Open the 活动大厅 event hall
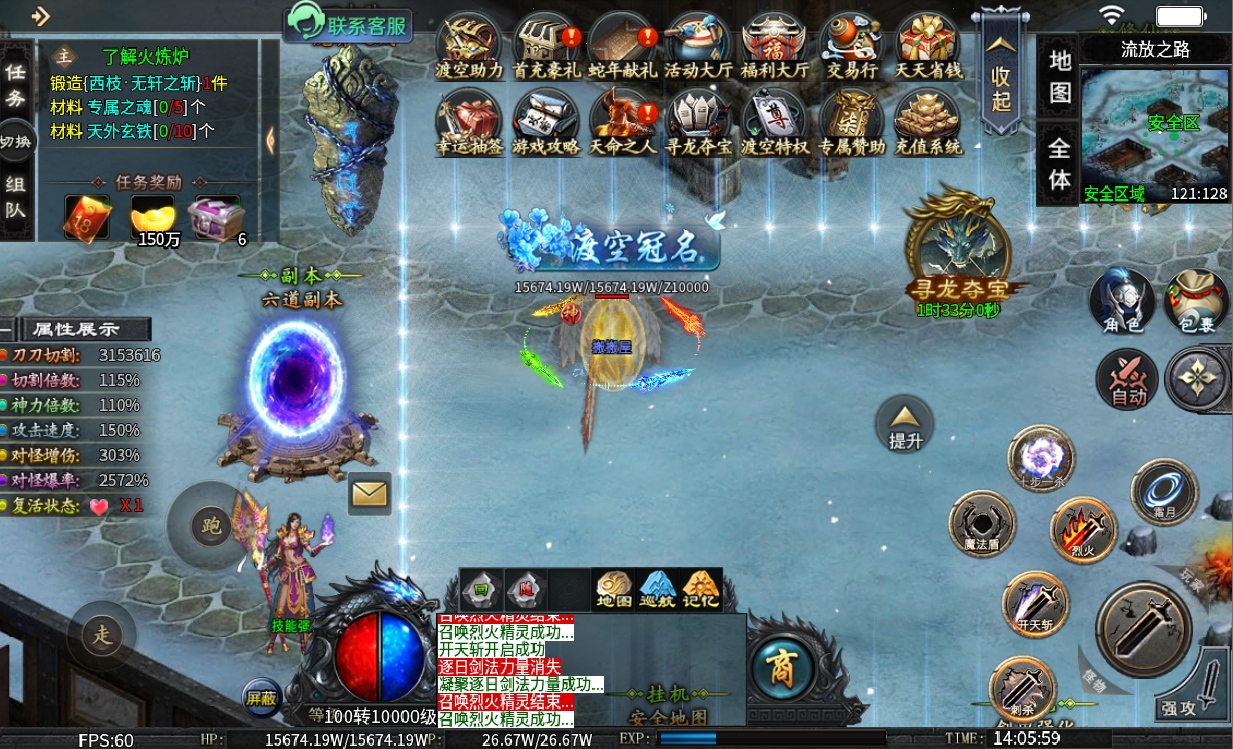The height and width of the screenshot is (749, 1233). pyautogui.click(x=698, y=47)
